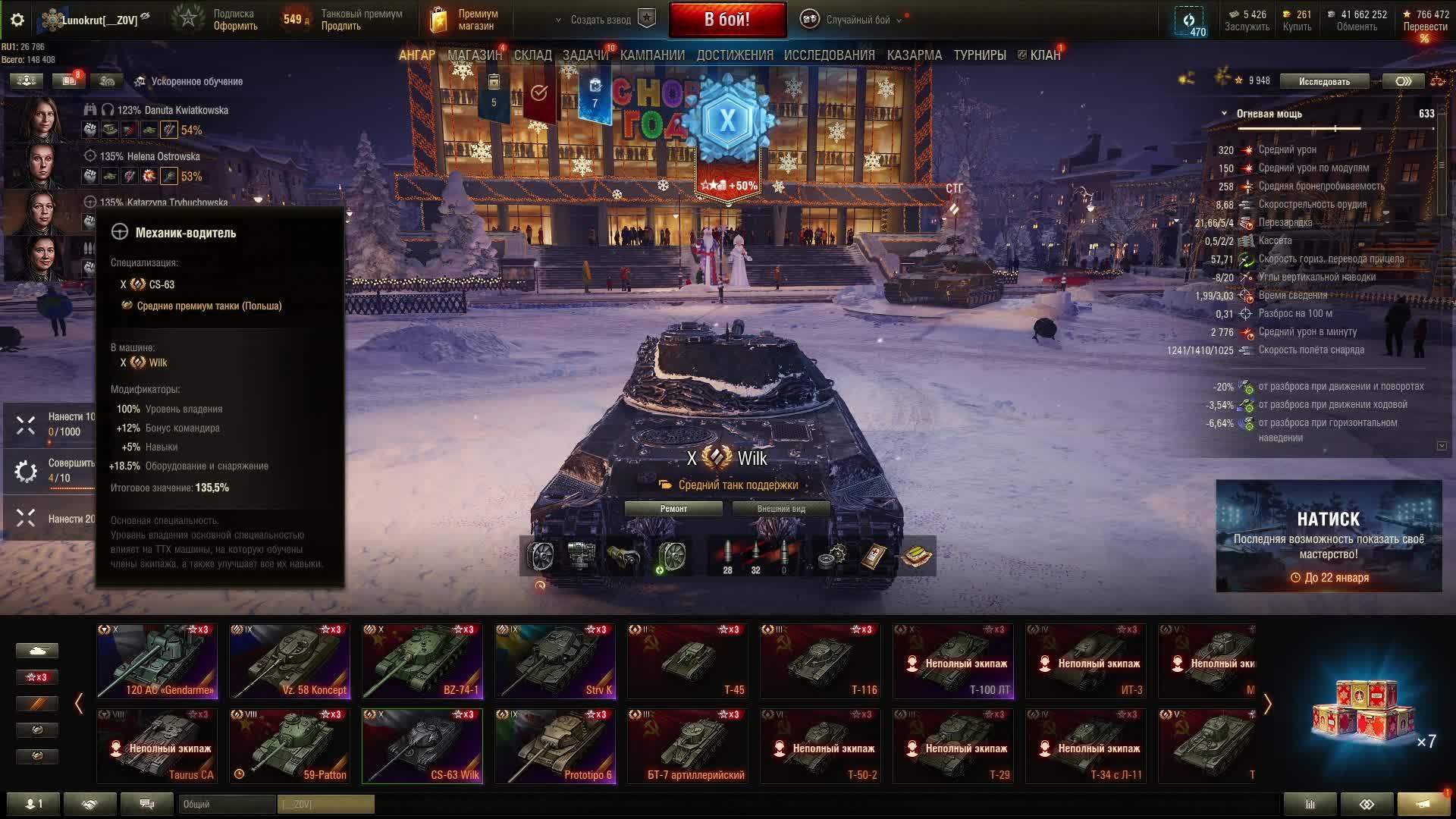Image resolution: width=1456 pixels, height=819 pixels.
Task: Show next tanks with right carousel arrow
Action: tap(1267, 704)
